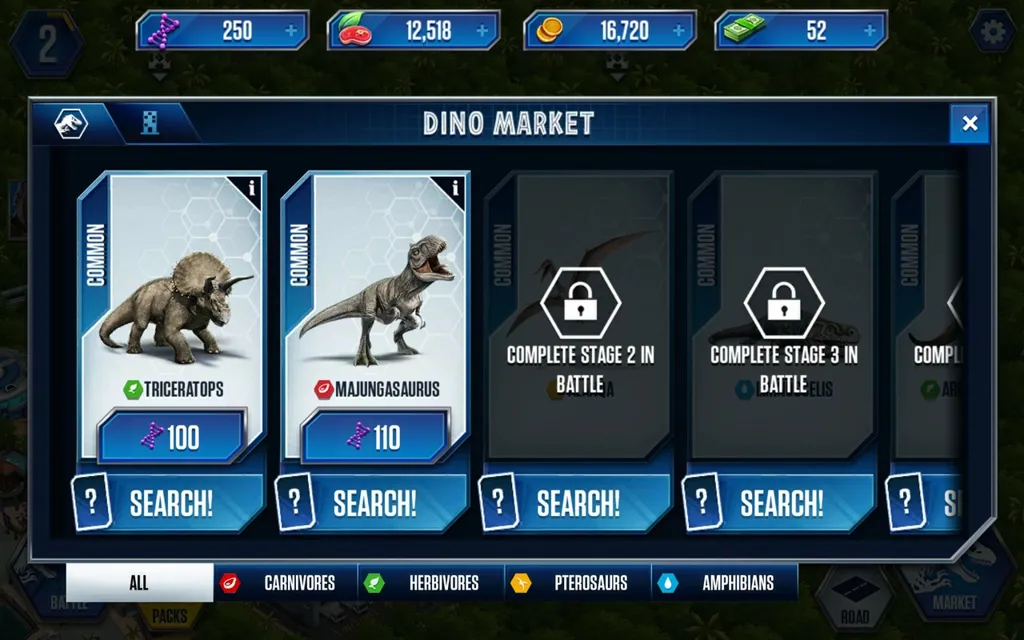This screenshot has width=1024, height=640.
Task: Open the building tab in the market header
Action: (150, 124)
